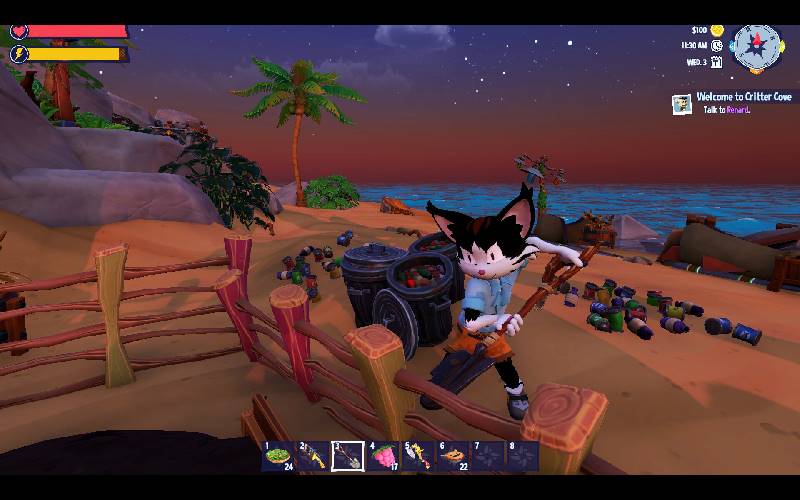Viewport: 800px width, 500px height.
Task: Equip the axe in hotbar slot 5
Action: [x=417, y=457]
